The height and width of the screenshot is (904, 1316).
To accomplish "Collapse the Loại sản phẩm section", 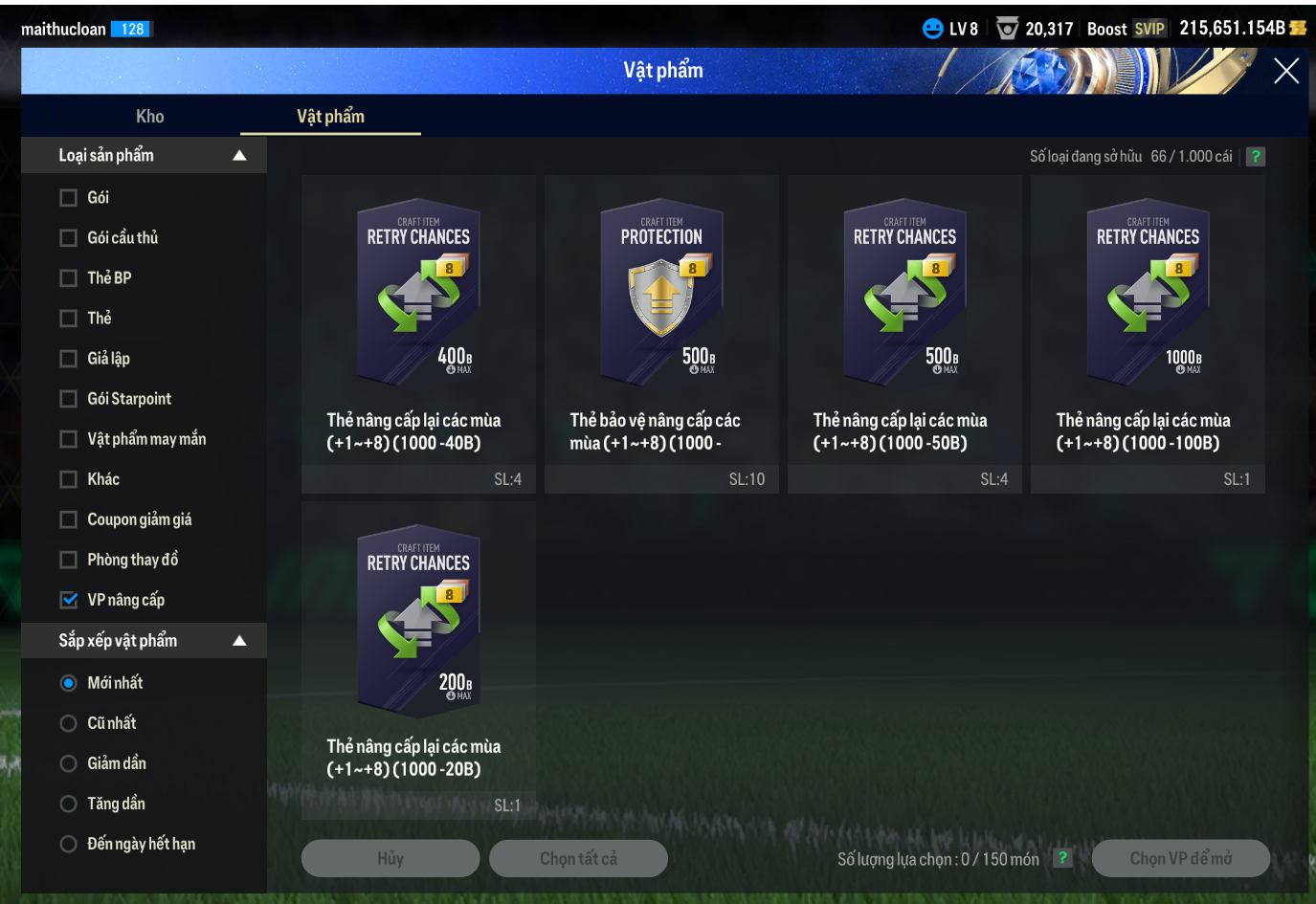I will point(239,156).
